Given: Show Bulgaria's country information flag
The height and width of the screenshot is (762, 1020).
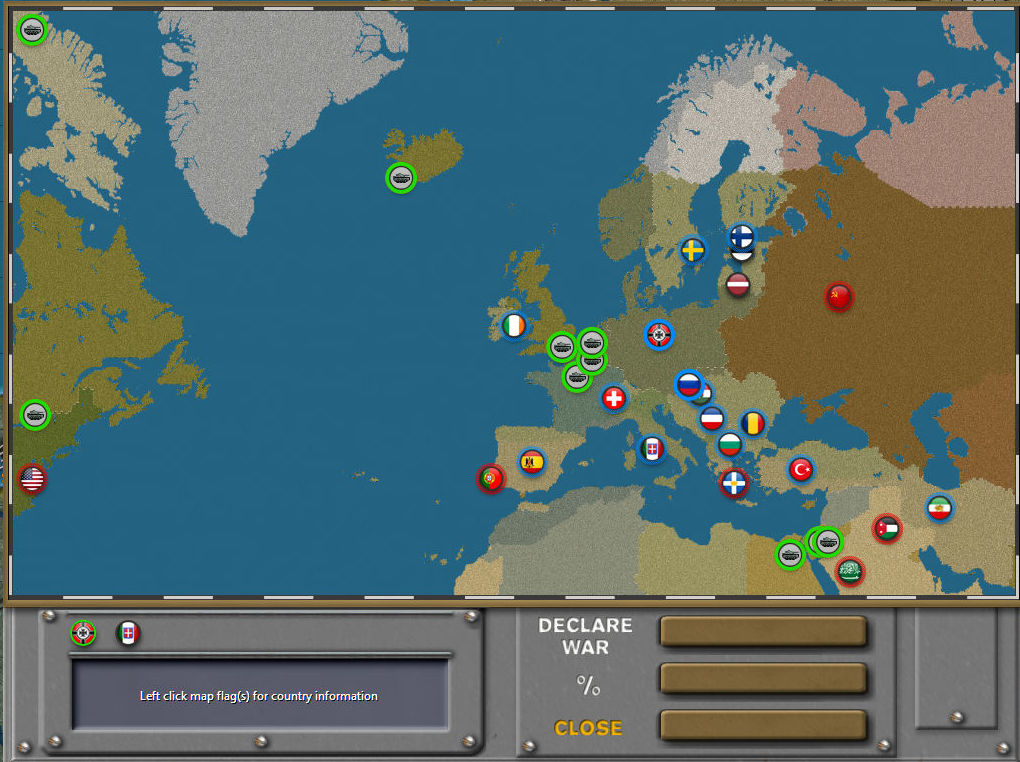Looking at the screenshot, I should pos(730,444).
